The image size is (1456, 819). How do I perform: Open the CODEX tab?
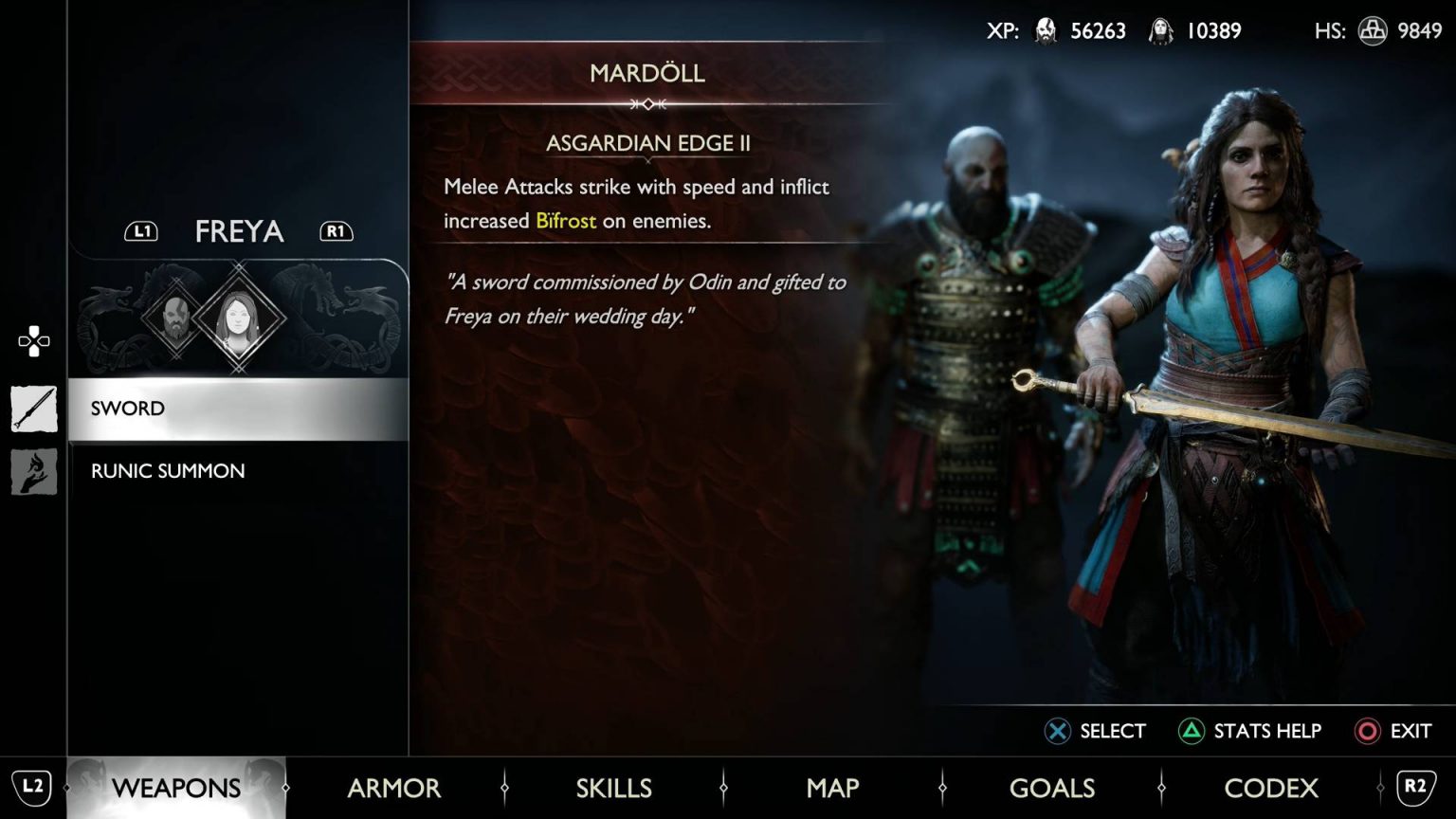(1272, 788)
